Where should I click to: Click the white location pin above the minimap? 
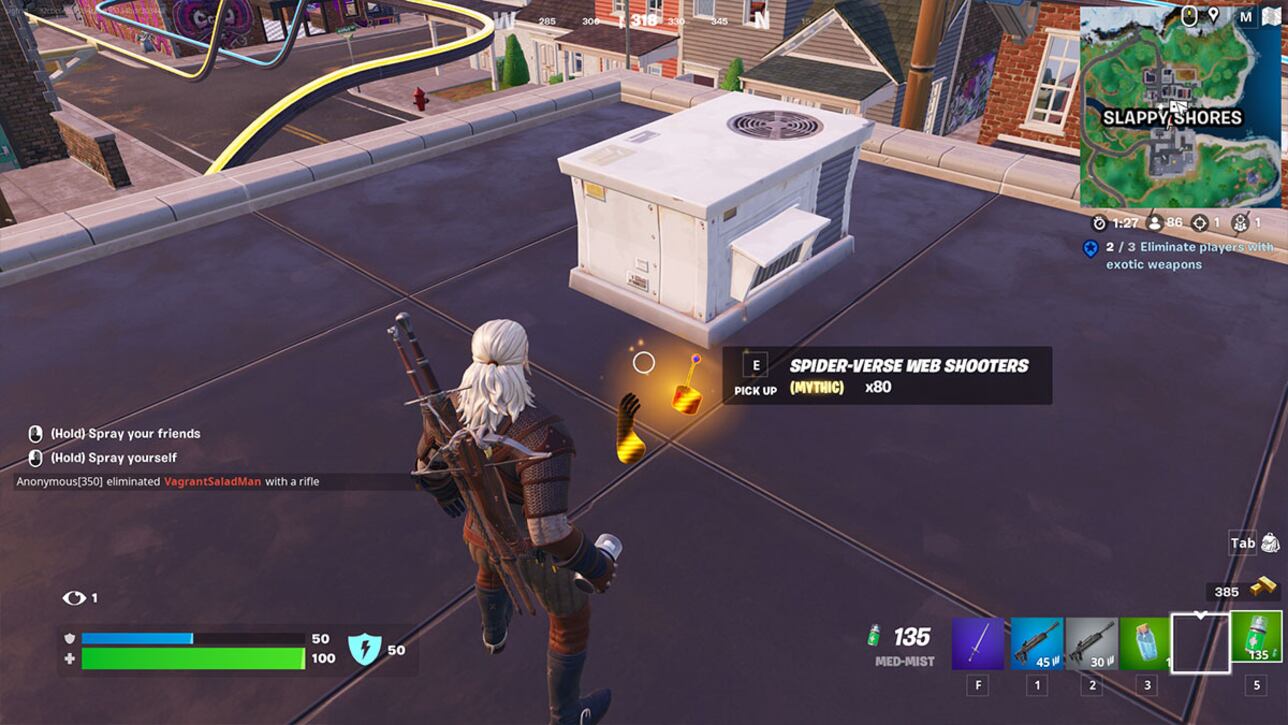[1214, 14]
